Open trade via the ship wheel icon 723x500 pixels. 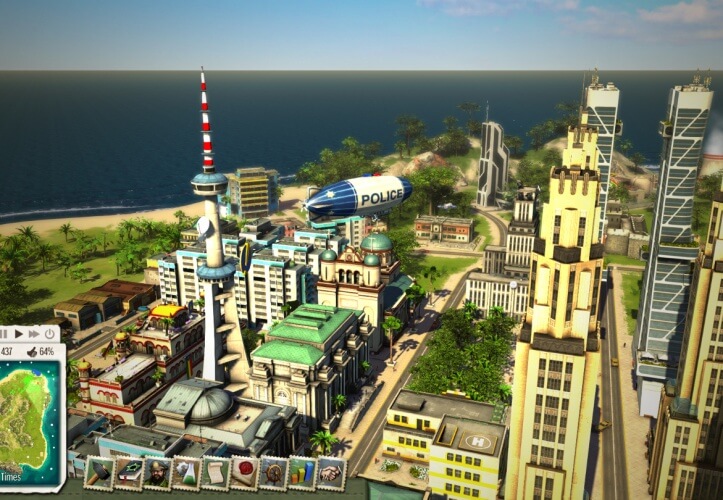coord(273,471)
